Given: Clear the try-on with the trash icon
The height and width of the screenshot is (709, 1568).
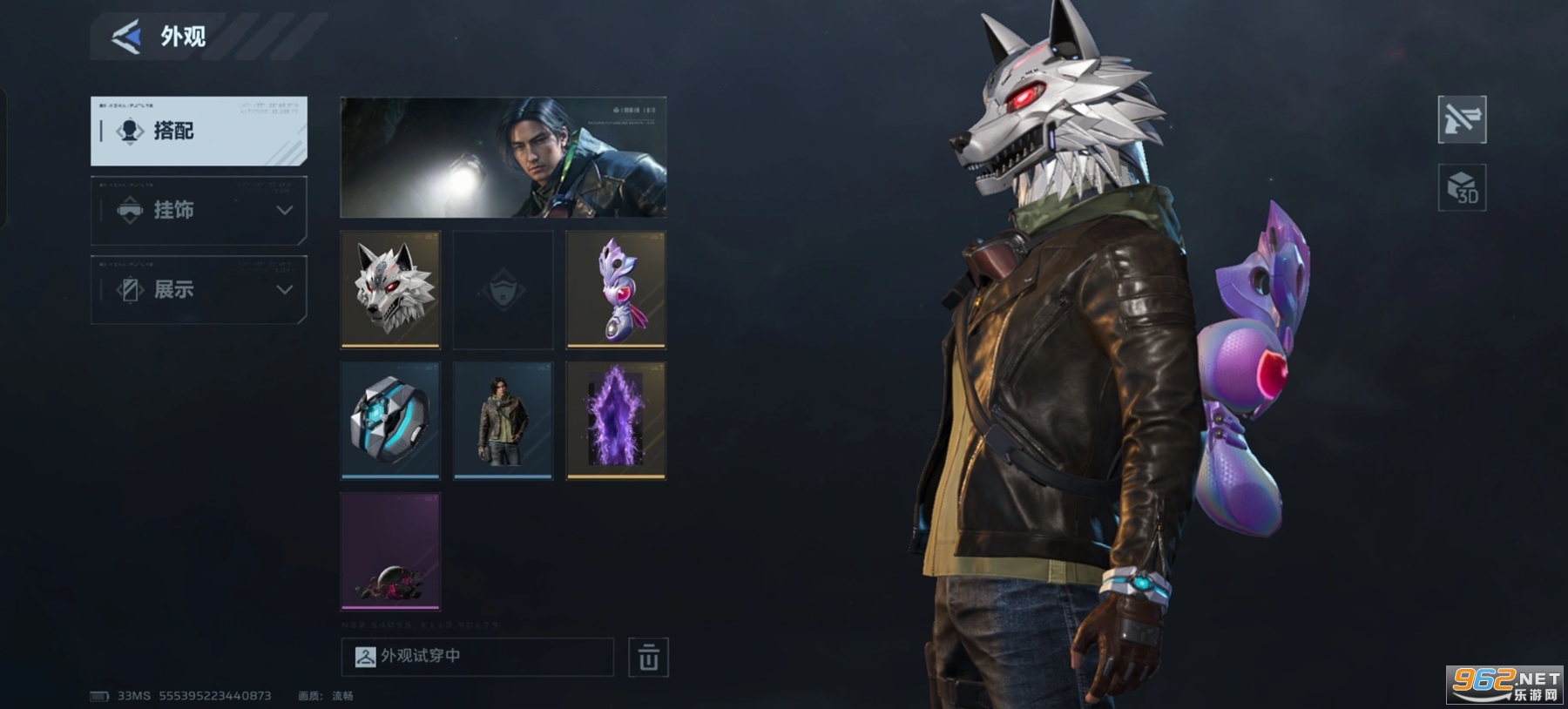Looking at the screenshot, I should click(648, 658).
